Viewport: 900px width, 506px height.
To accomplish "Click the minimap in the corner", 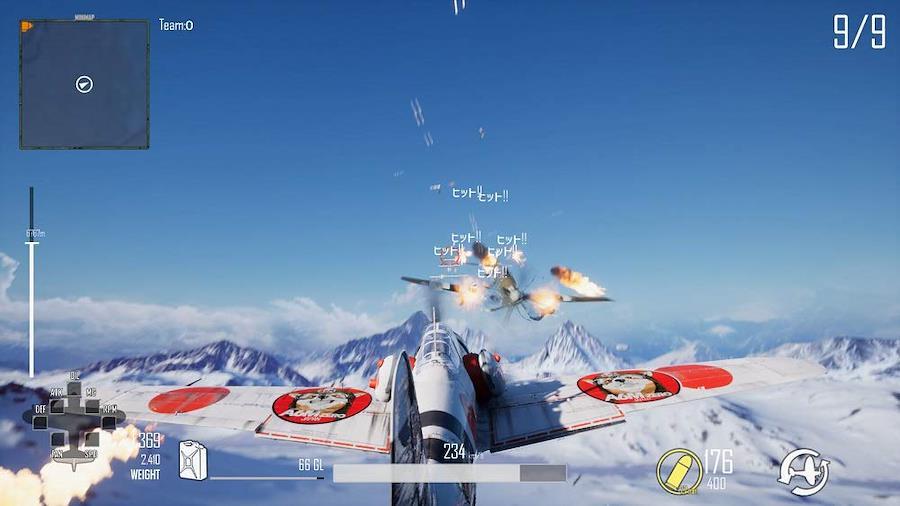I will [84, 84].
